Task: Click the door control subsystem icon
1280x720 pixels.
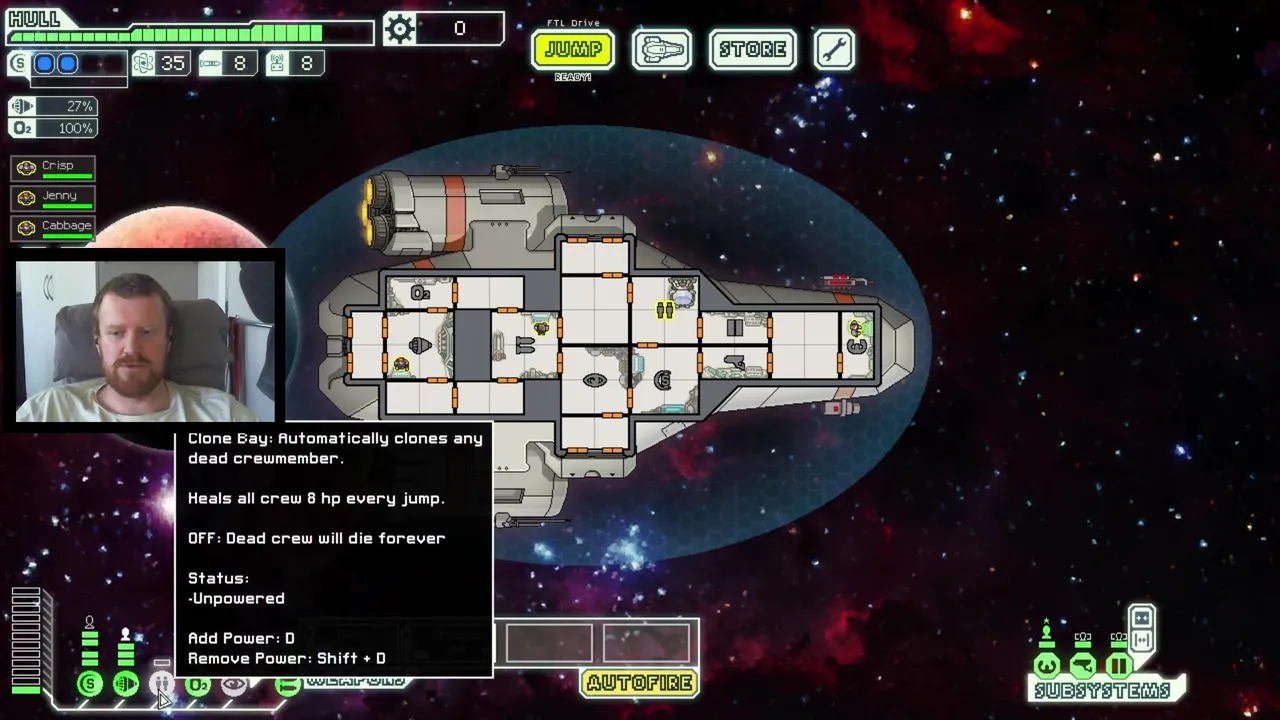Action: (x=1119, y=666)
